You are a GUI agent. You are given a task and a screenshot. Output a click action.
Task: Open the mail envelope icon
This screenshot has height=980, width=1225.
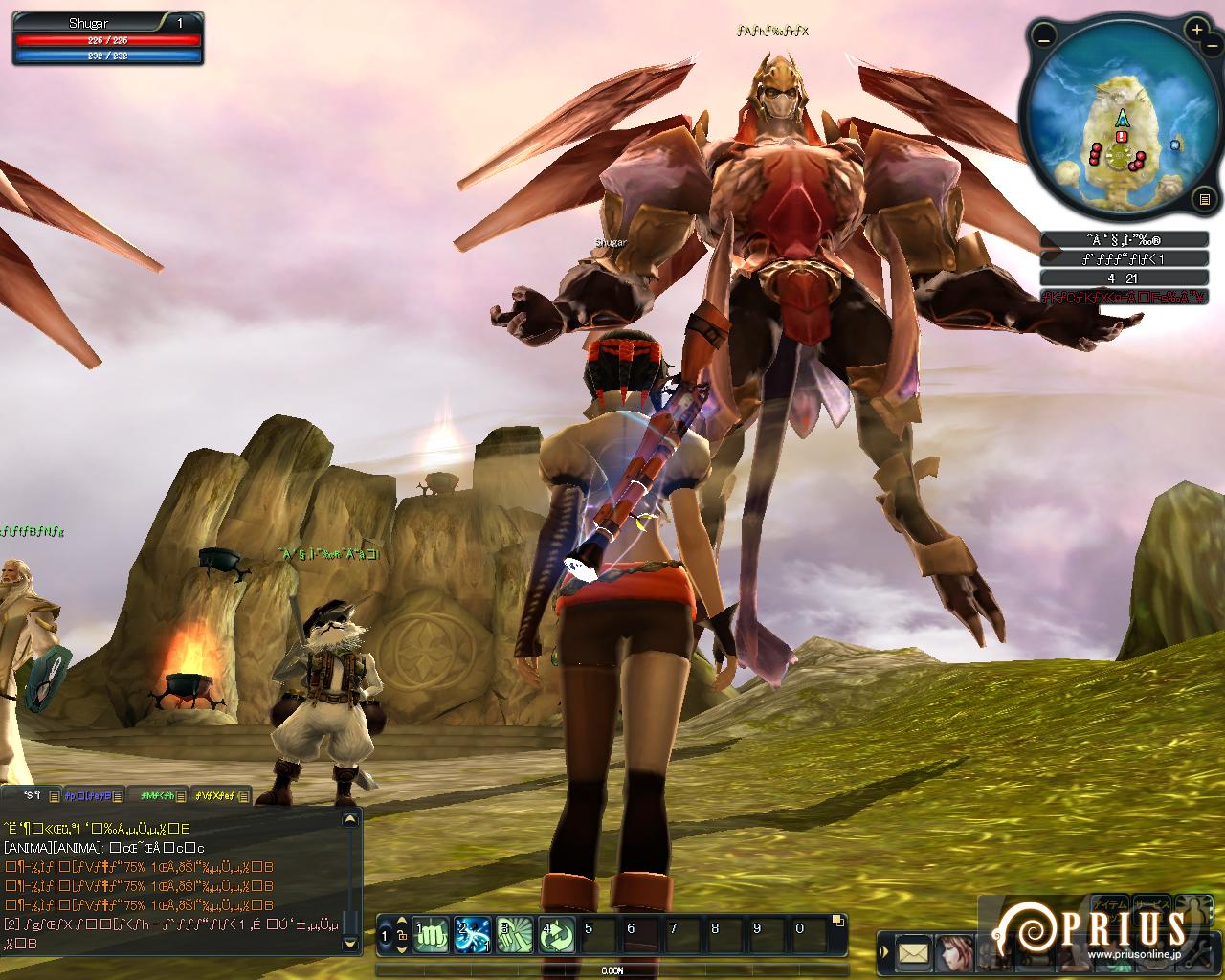pyautogui.click(x=914, y=952)
